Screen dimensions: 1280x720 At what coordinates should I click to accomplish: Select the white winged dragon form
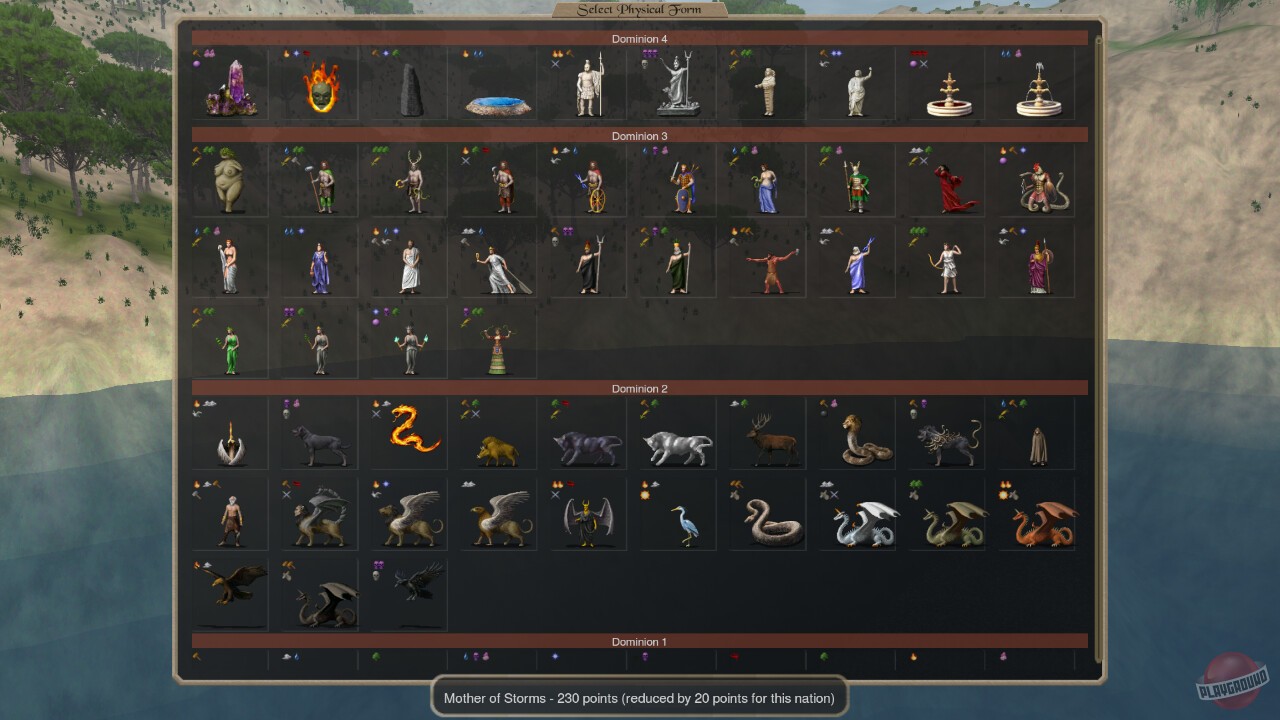(856, 513)
